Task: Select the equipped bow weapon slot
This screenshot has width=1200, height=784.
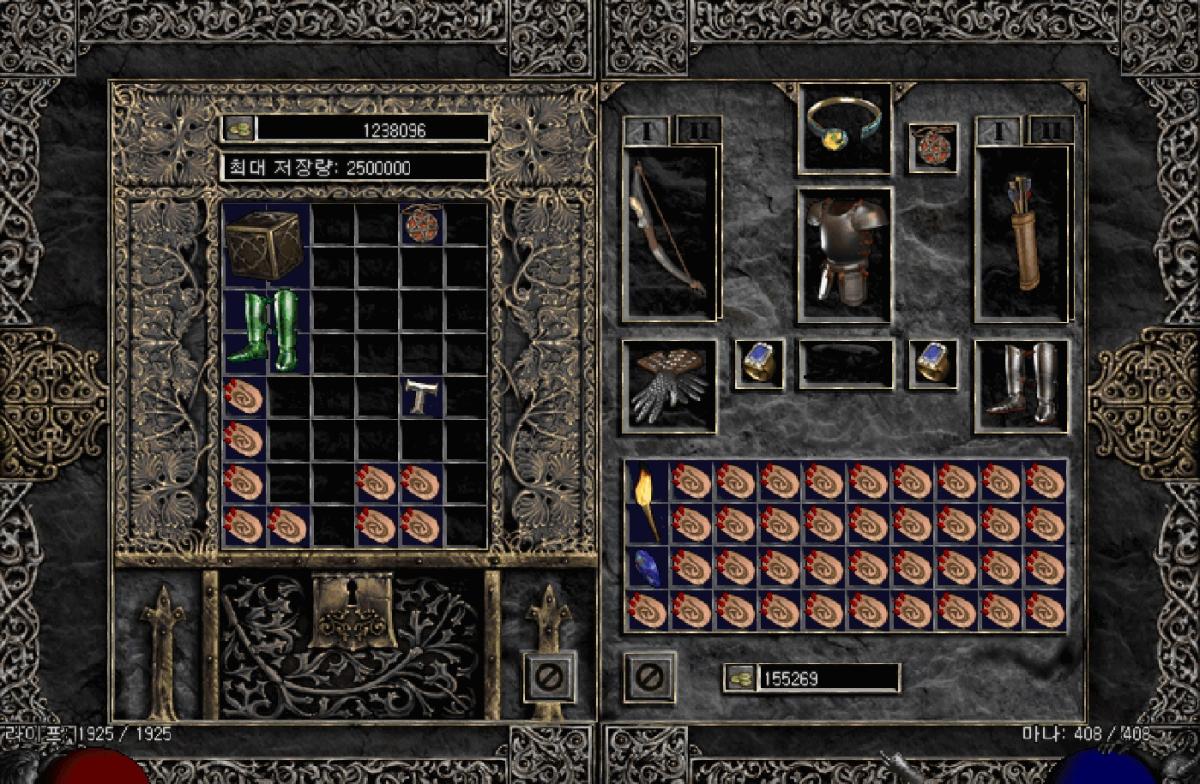Action: tap(670, 234)
